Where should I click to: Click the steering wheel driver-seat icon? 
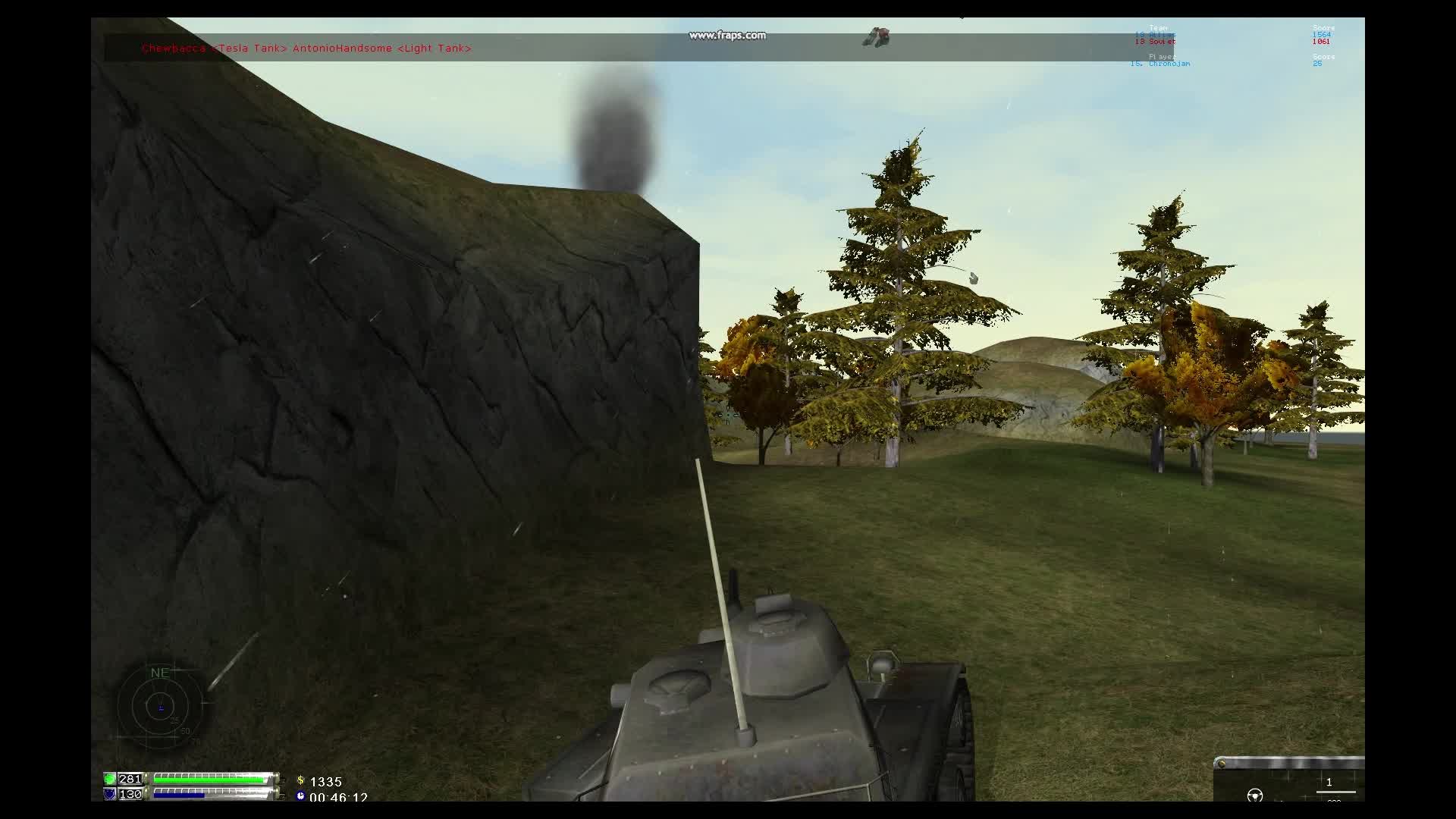pyautogui.click(x=1255, y=795)
